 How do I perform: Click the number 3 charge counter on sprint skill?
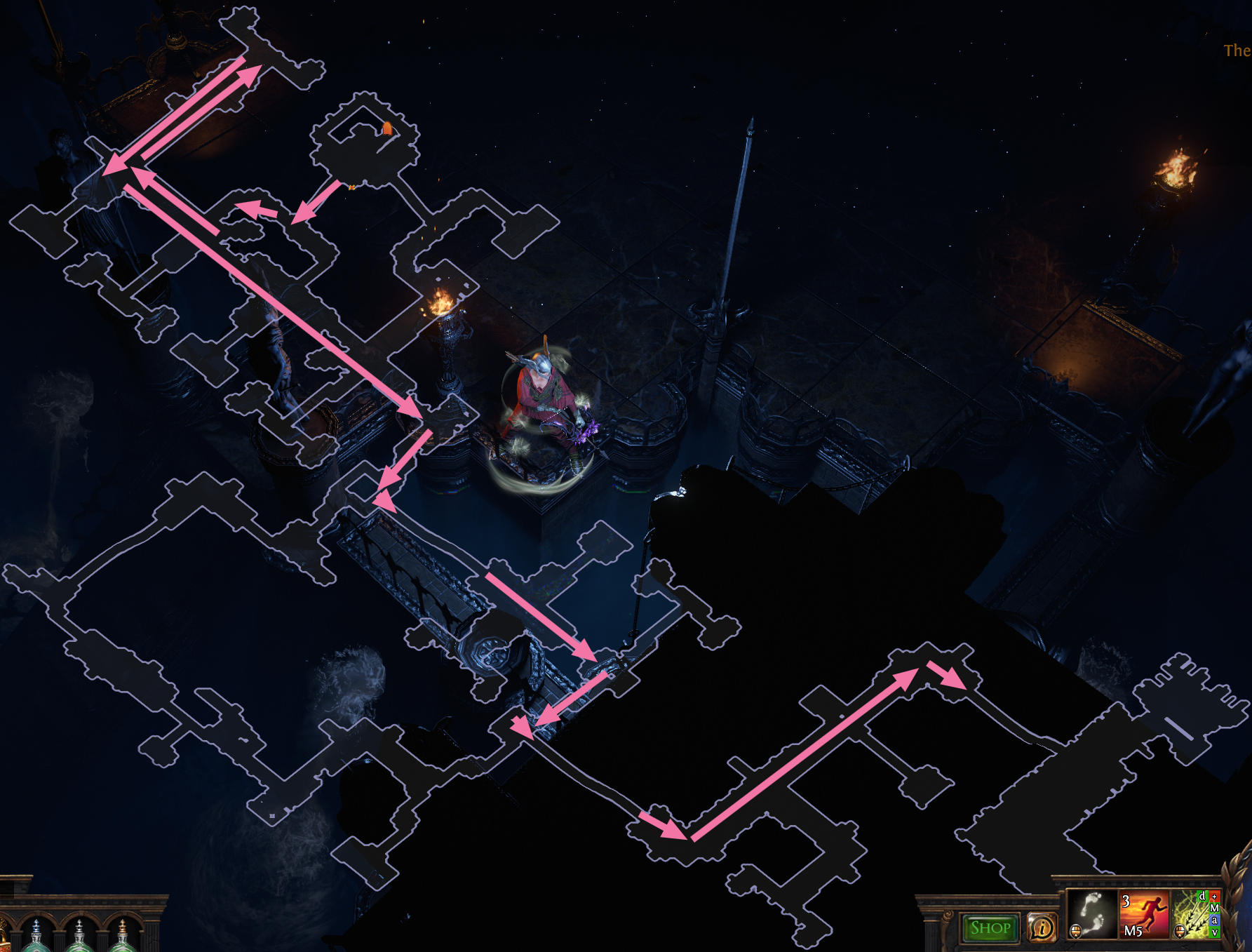click(1125, 901)
